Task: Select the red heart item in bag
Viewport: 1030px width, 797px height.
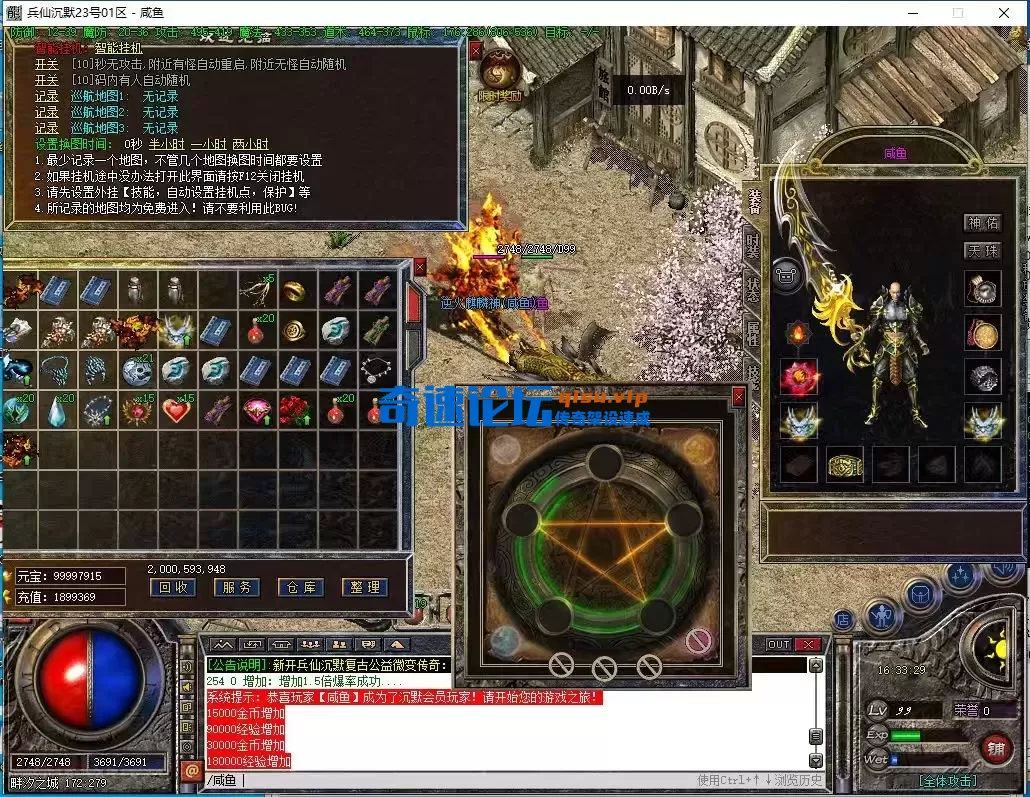Action: (x=176, y=409)
